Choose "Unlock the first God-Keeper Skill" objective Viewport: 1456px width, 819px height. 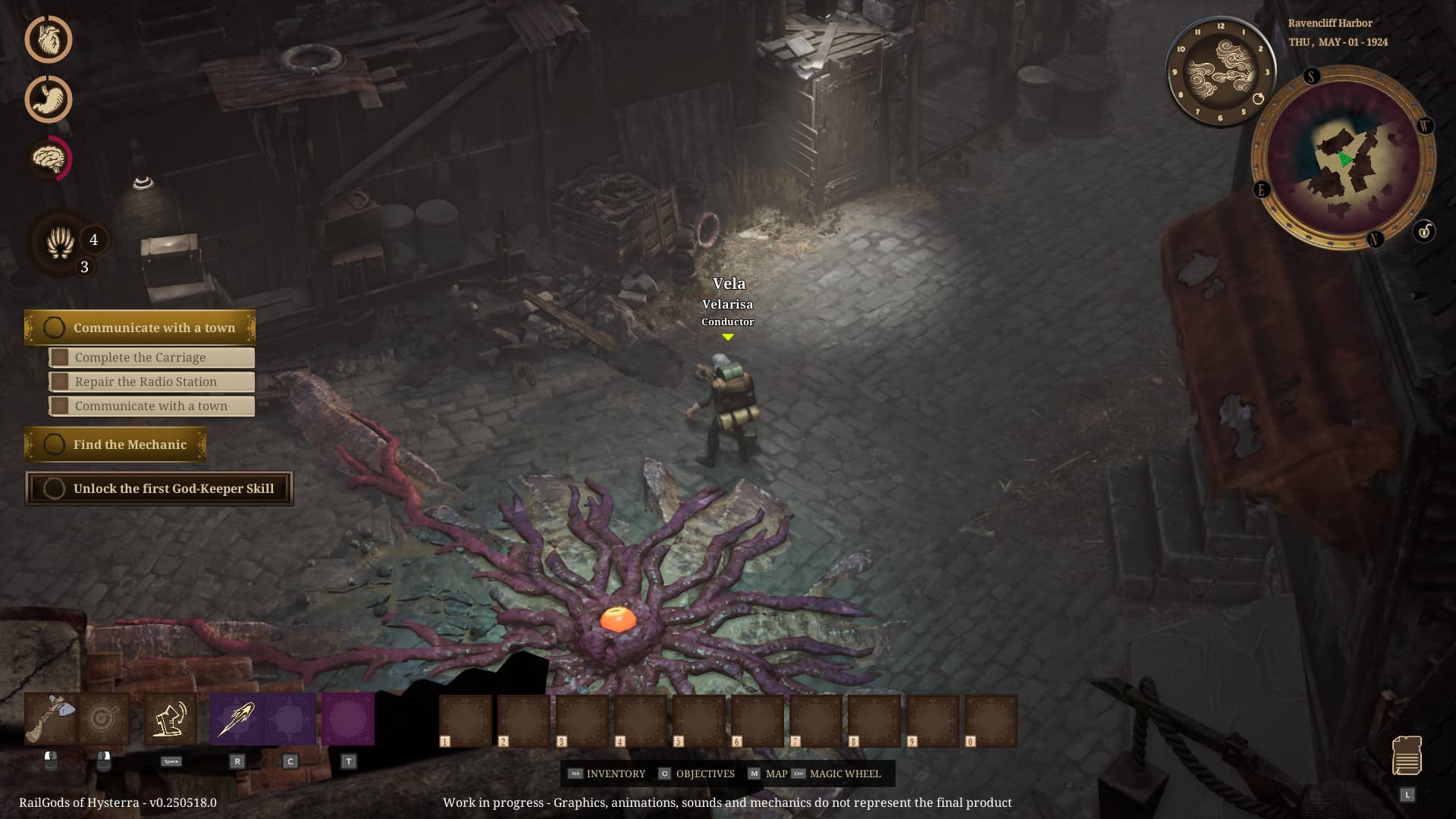(159, 488)
